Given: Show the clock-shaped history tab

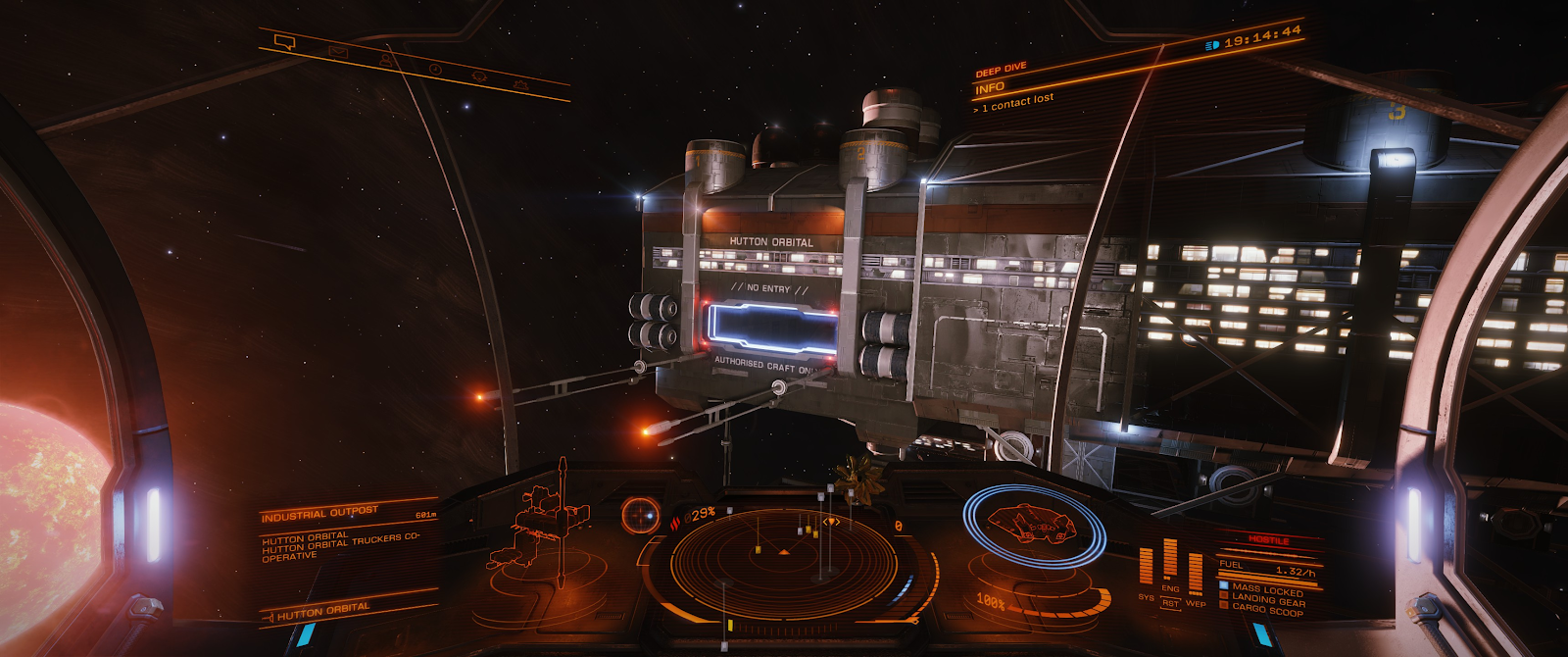Looking at the screenshot, I should [x=434, y=69].
